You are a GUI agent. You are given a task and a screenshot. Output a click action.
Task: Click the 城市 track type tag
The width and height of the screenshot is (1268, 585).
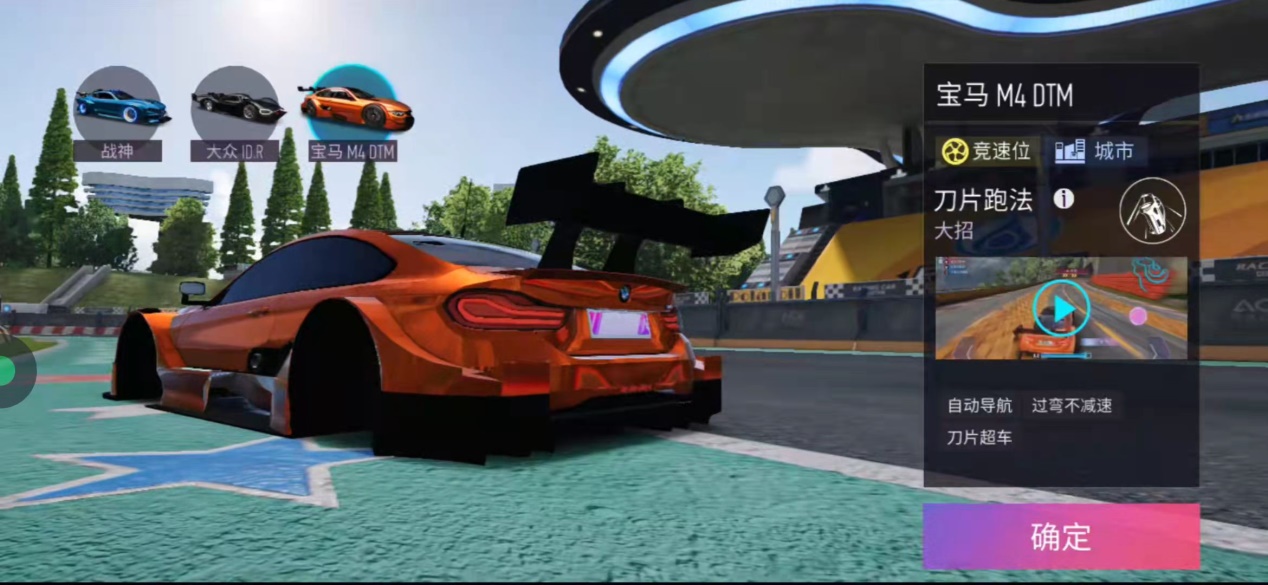tap(1098, 152)
